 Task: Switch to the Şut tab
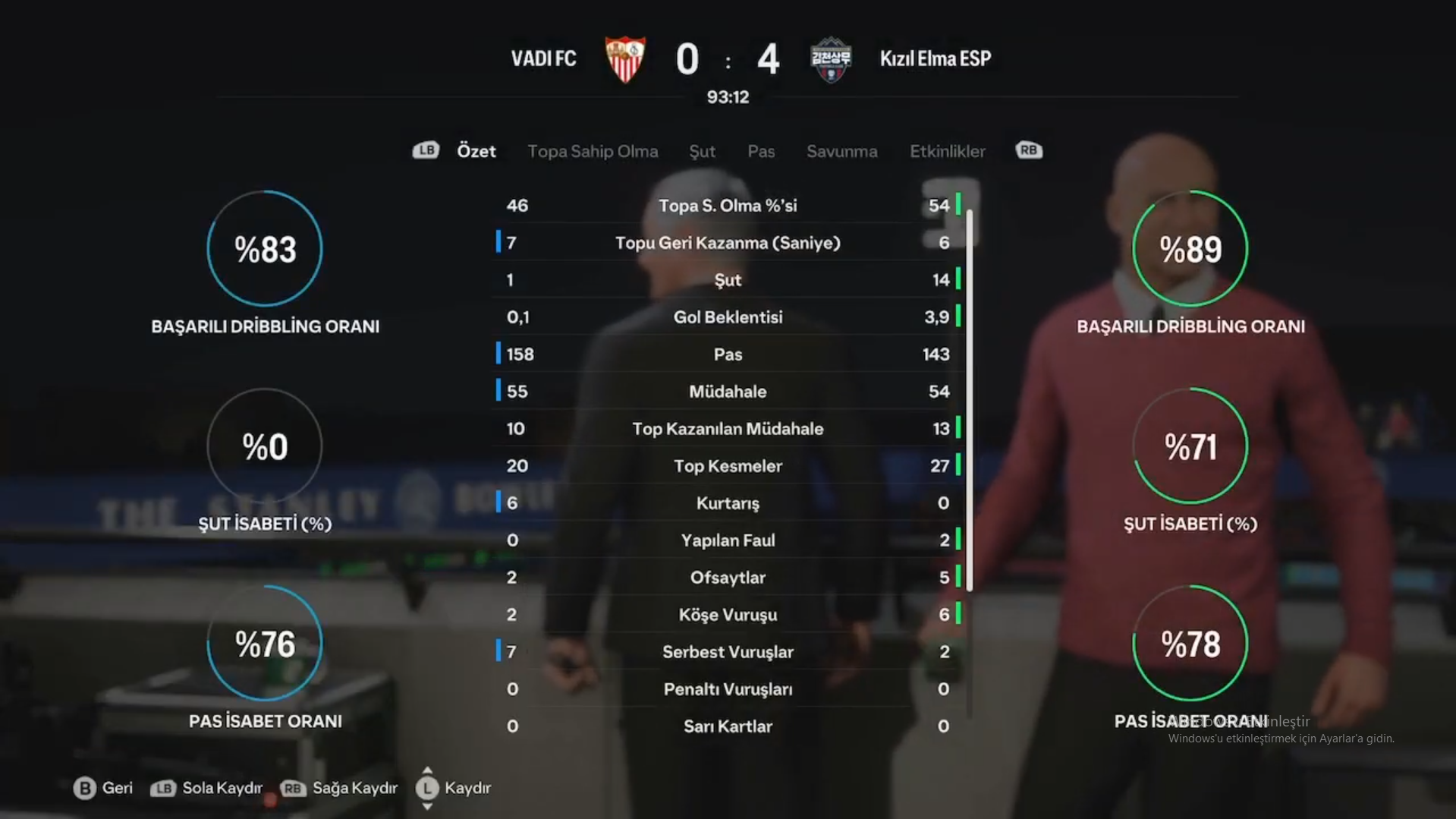click(x=702, y=151)
